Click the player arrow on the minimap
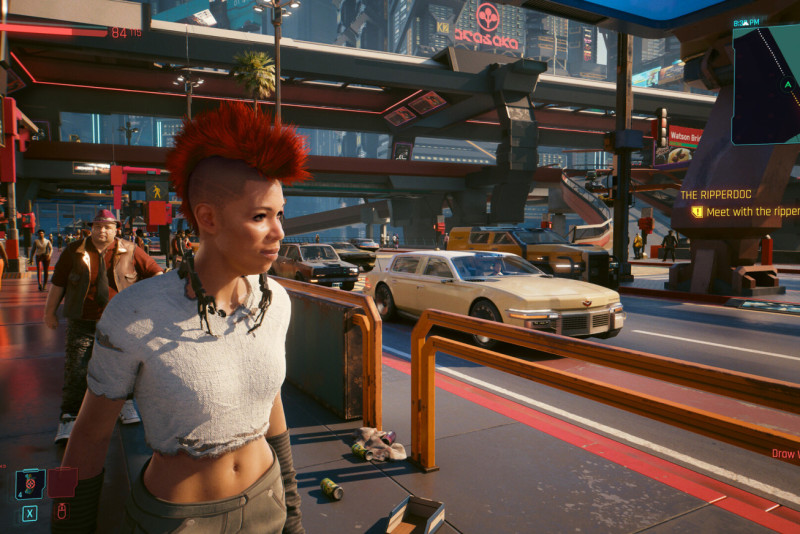Screen dimensions: 800x534 point(787,85)
